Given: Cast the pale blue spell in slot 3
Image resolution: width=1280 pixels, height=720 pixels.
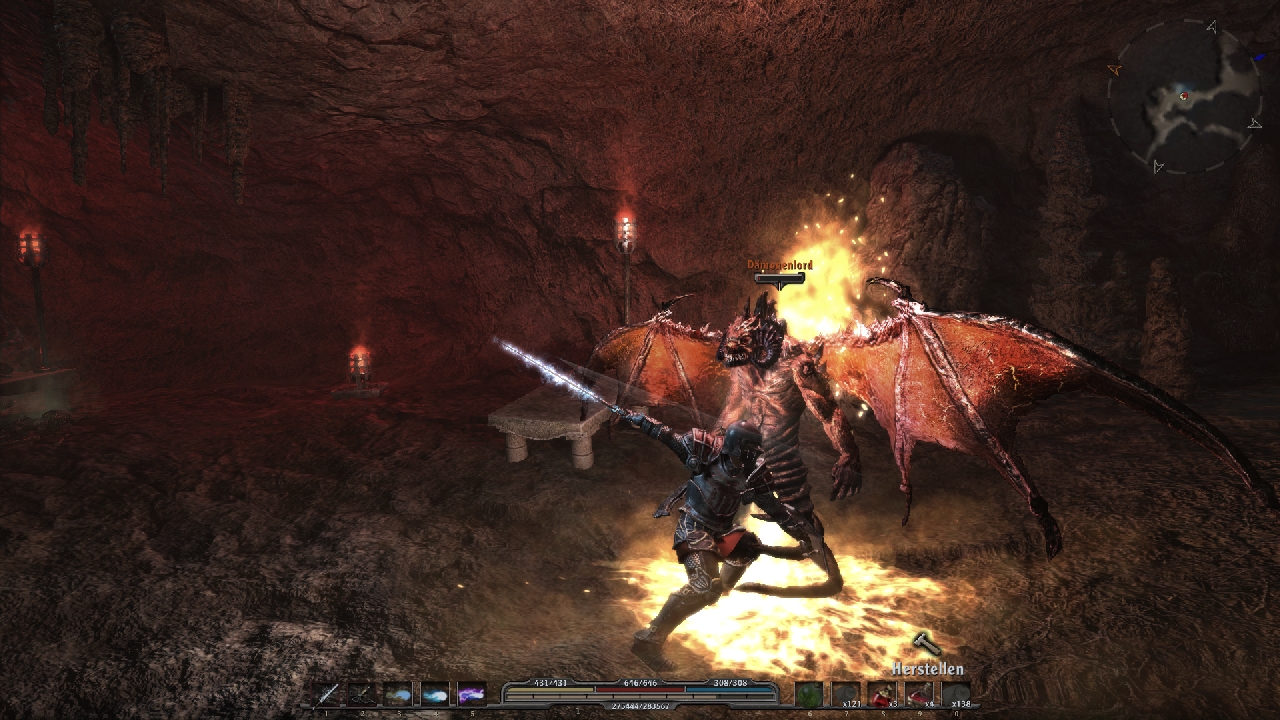Looking at the screenshot, I should point(399,694).
